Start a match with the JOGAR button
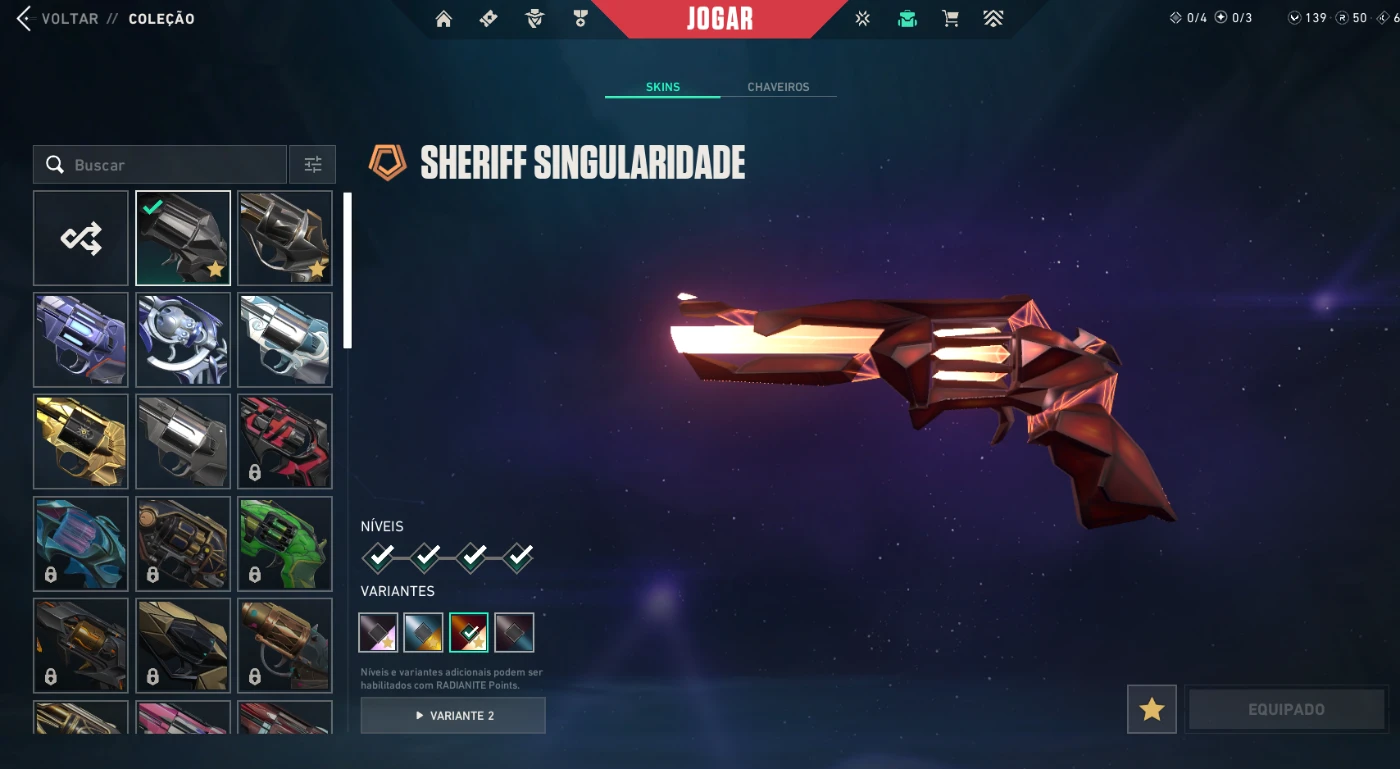The image size is (1400, 769). pyautogui.click(x=719, y=19)
